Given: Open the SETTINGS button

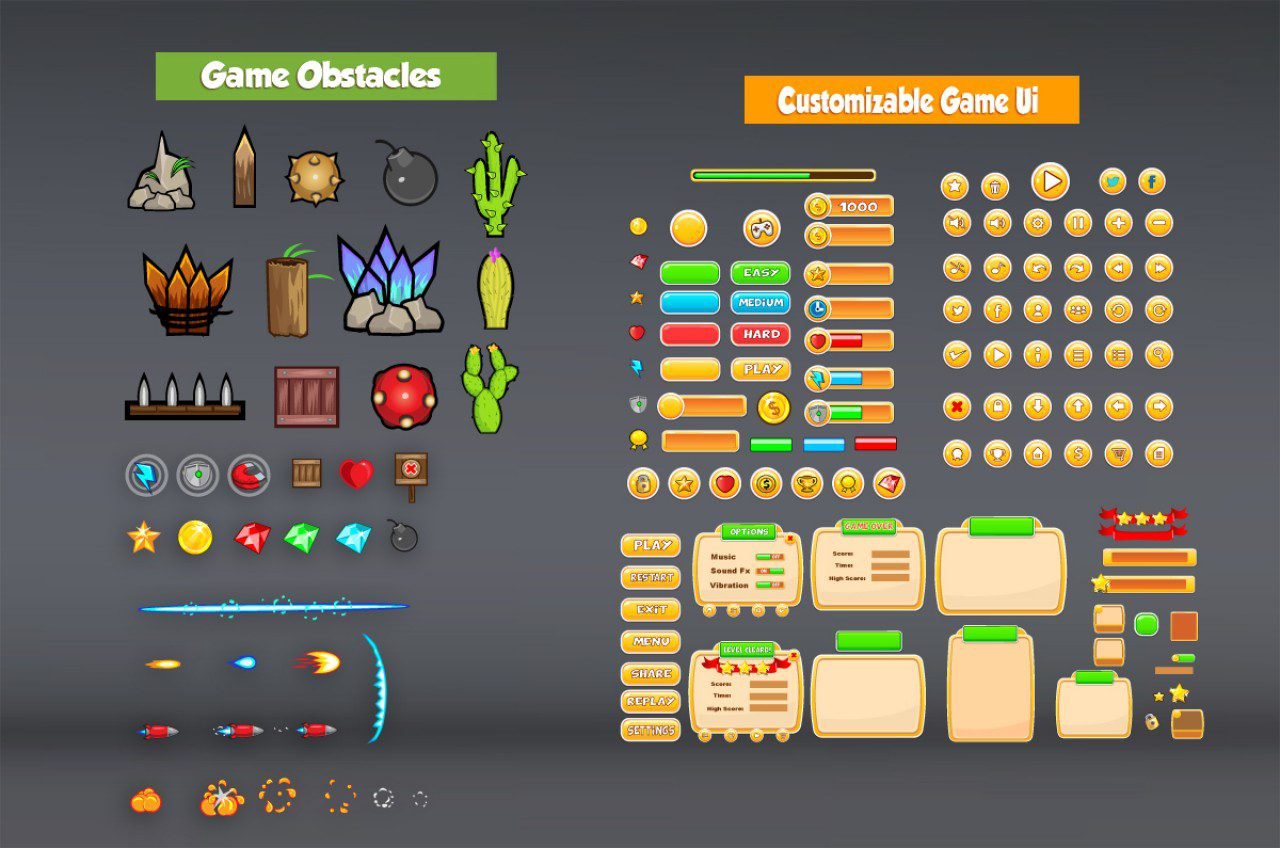Looking at the screenshot, I should (x=650, y=731).
